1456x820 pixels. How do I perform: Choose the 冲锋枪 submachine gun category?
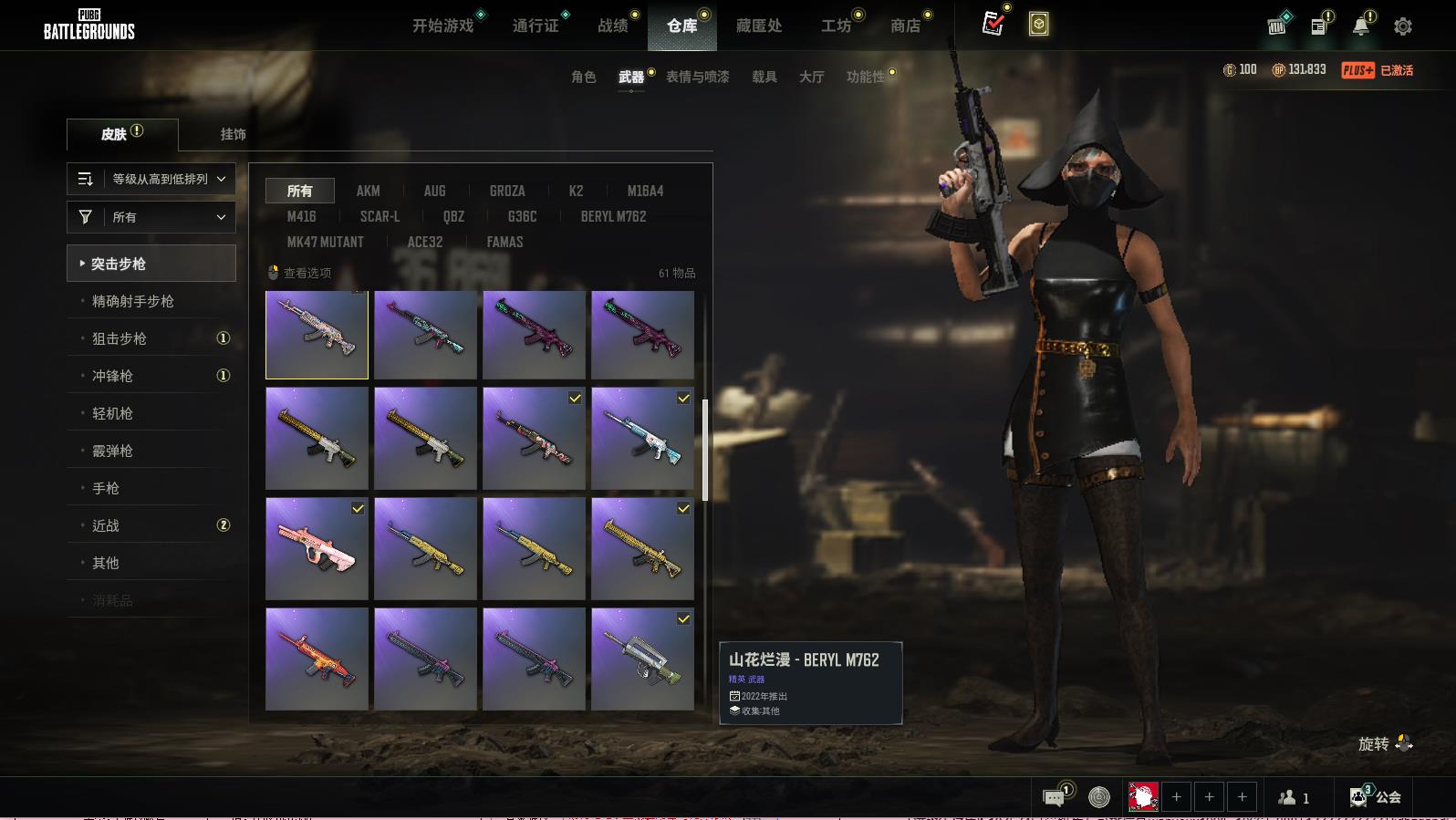(x=112, y=376)
